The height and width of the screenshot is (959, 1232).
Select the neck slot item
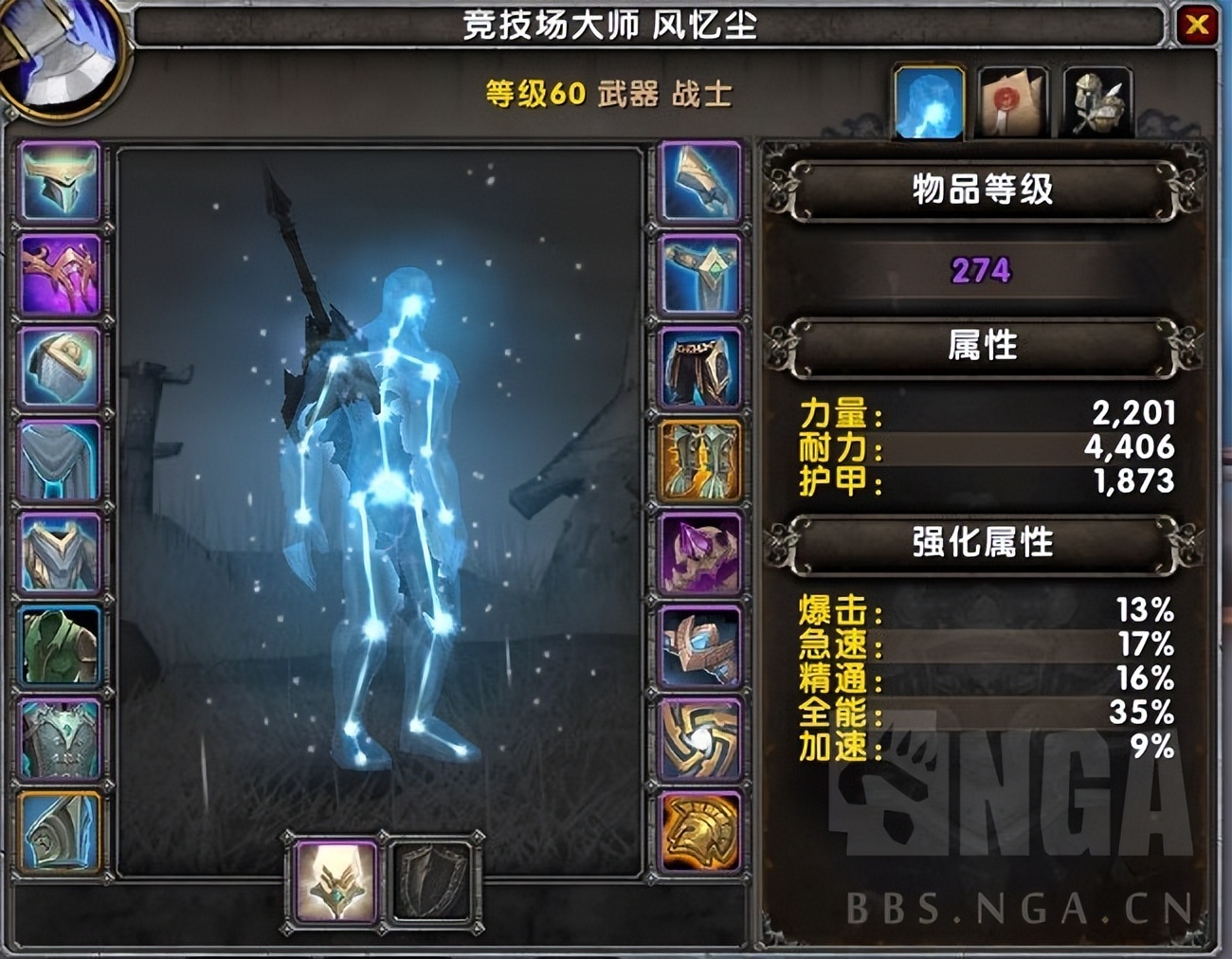(x=57, y=272)
